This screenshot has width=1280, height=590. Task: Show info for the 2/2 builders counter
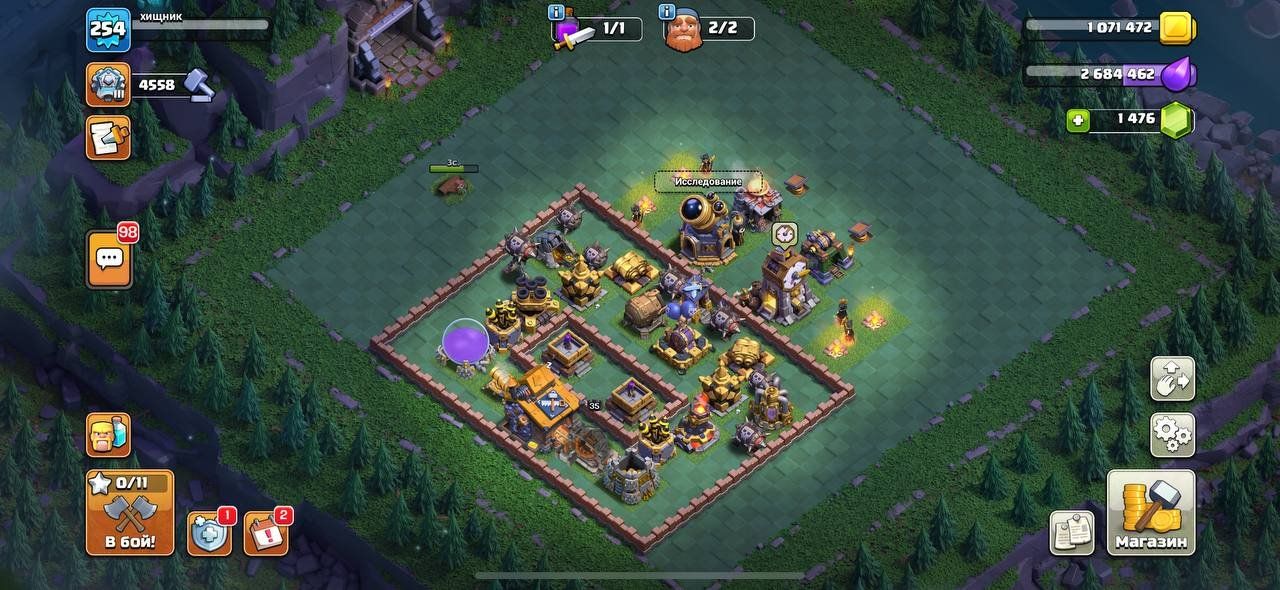(x=668, y=12)
